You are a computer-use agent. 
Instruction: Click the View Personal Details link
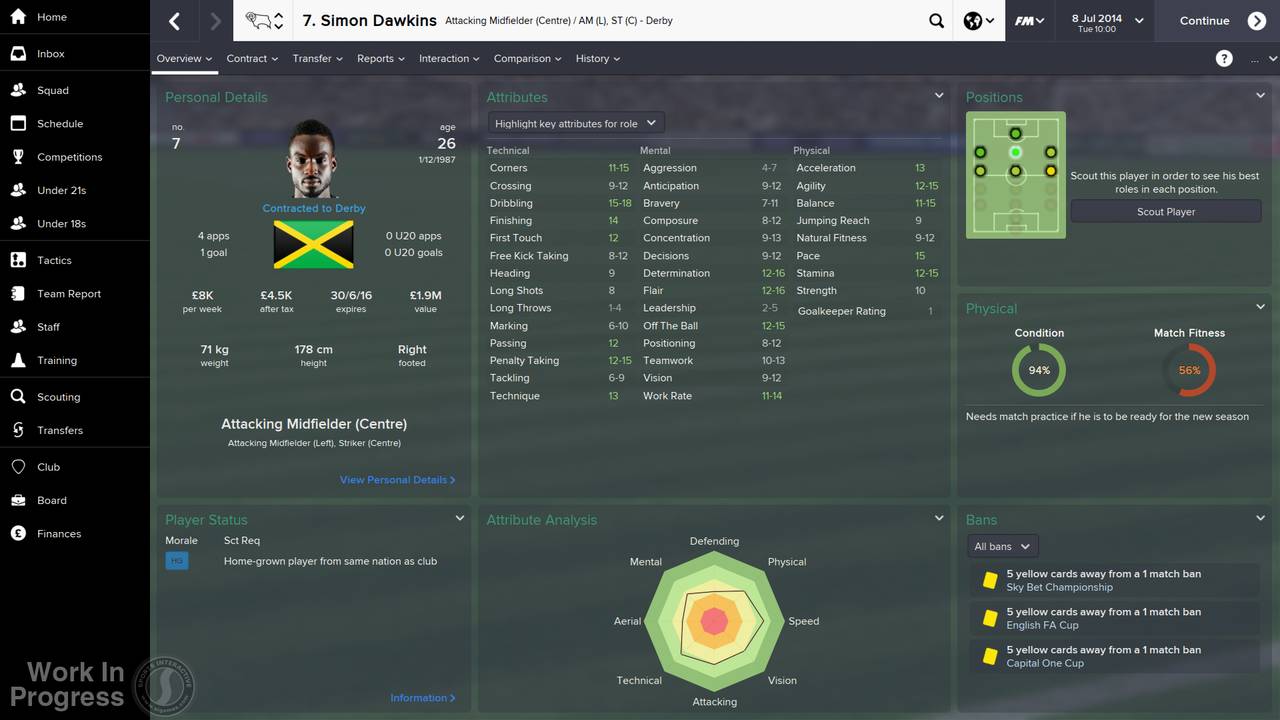tap(397, 479)
